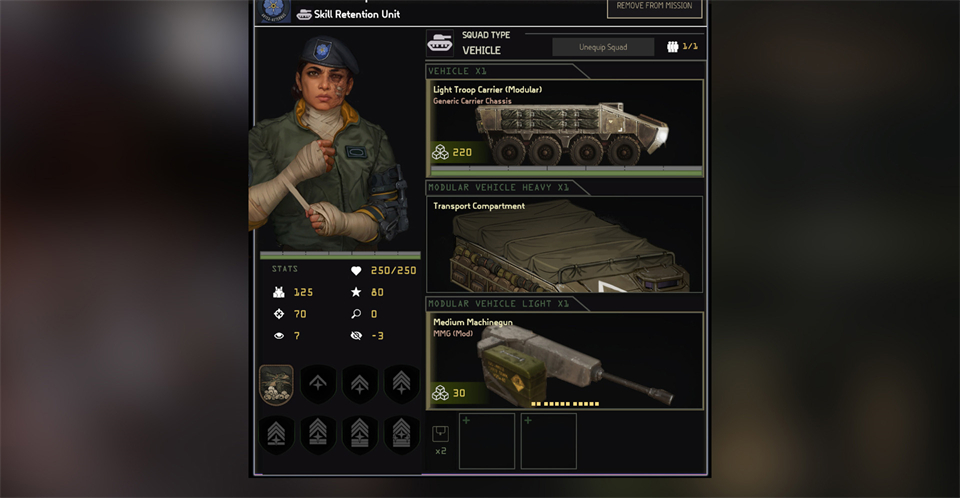
Task: Click the Remove From Mission button
Action: coord(654,8)
